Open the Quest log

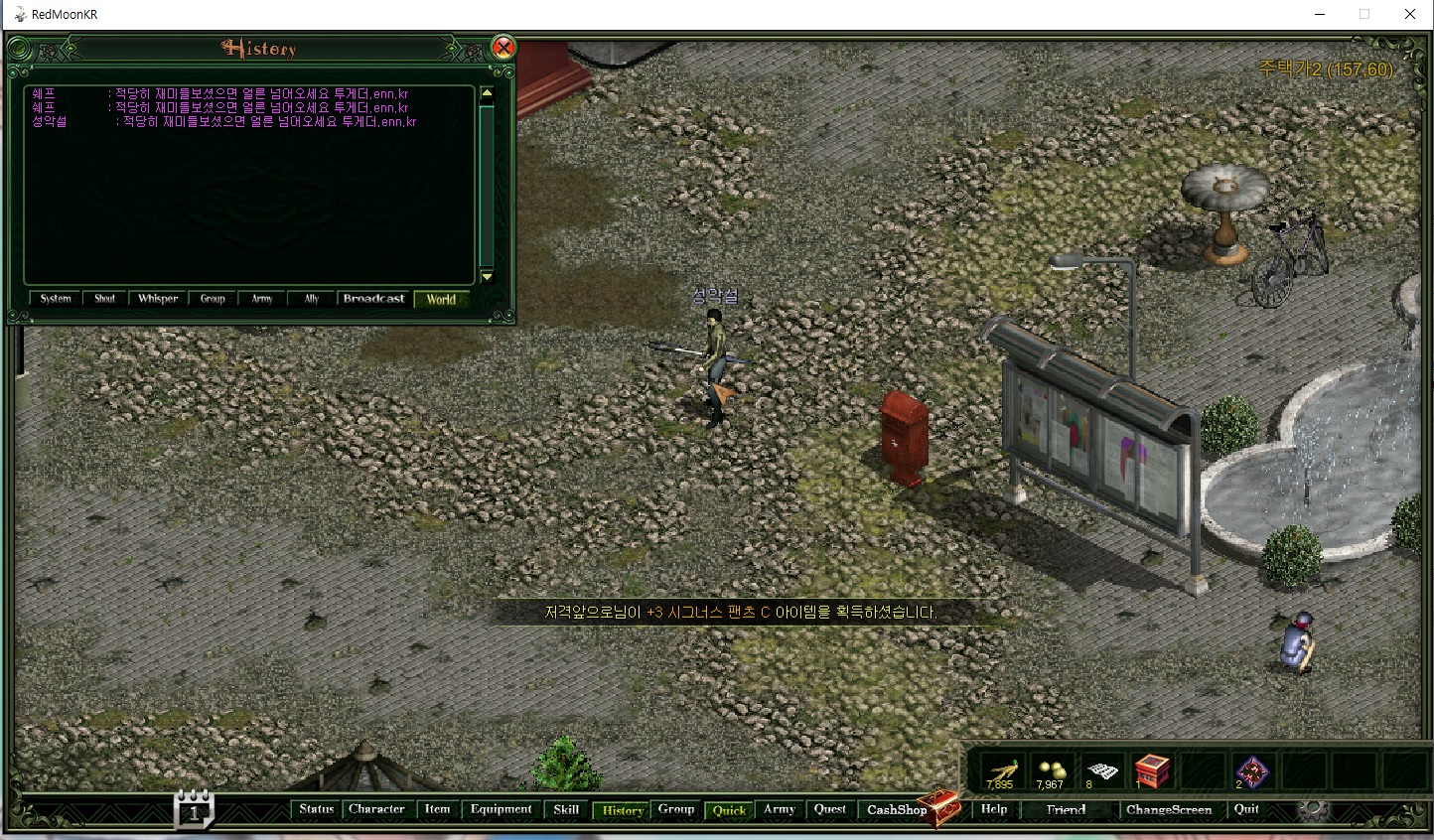pos(830,809)
